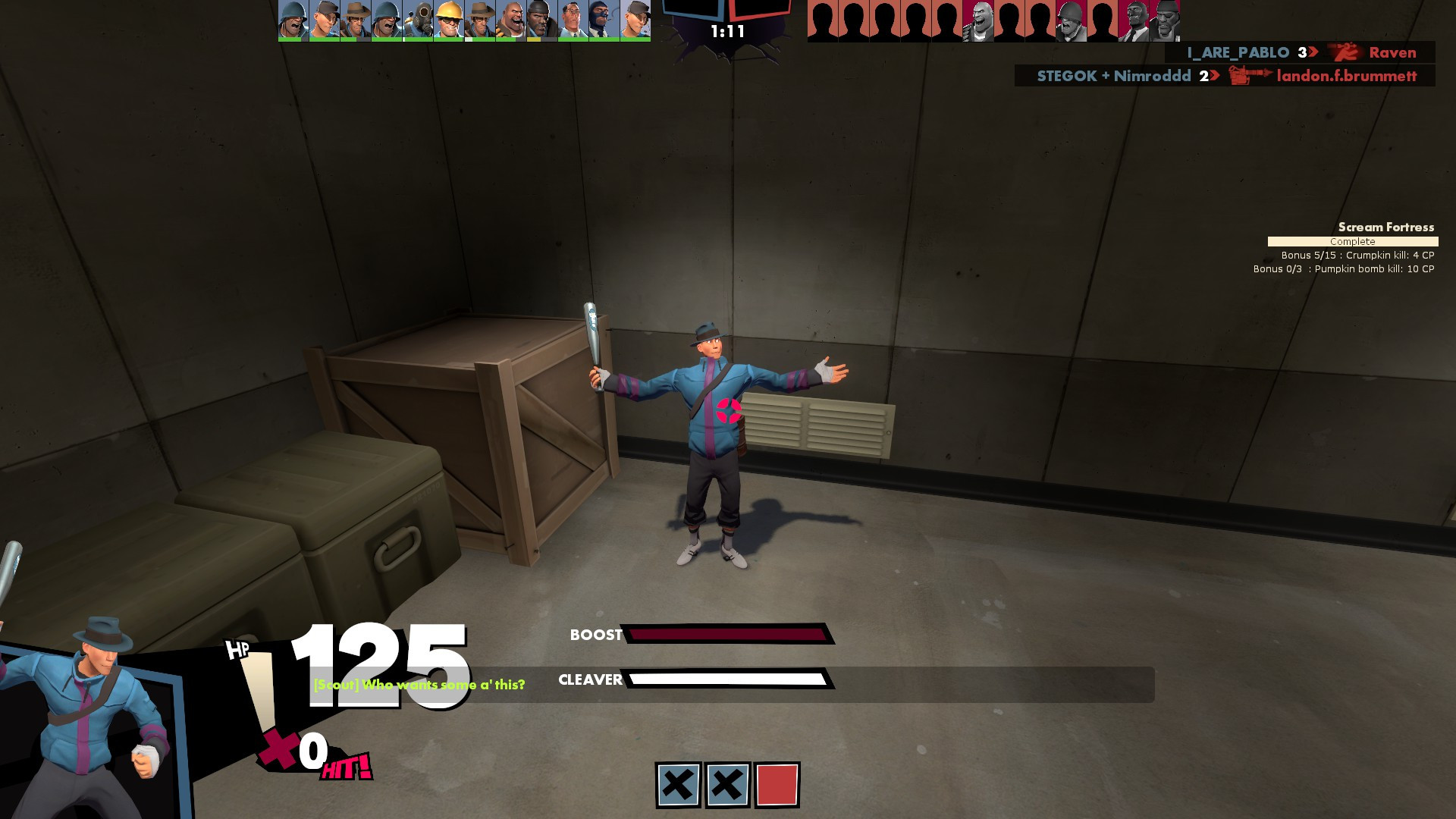Viewport: 1456px width, 819px height.
Task: Select the RED Heavy avatar at top right
Action: pos(978,19)
